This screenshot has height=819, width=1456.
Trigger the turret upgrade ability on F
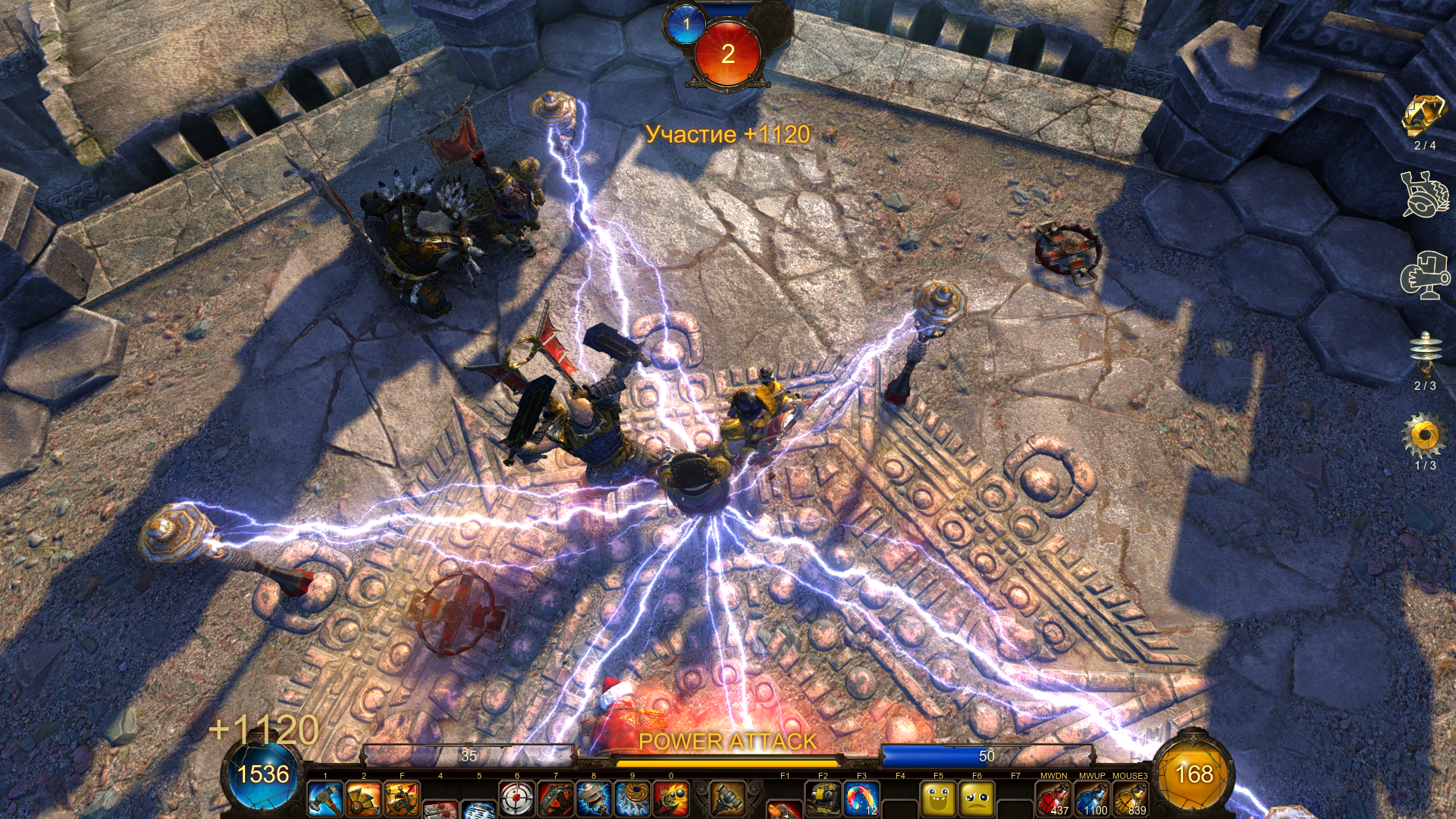click(x=402, y=799)
